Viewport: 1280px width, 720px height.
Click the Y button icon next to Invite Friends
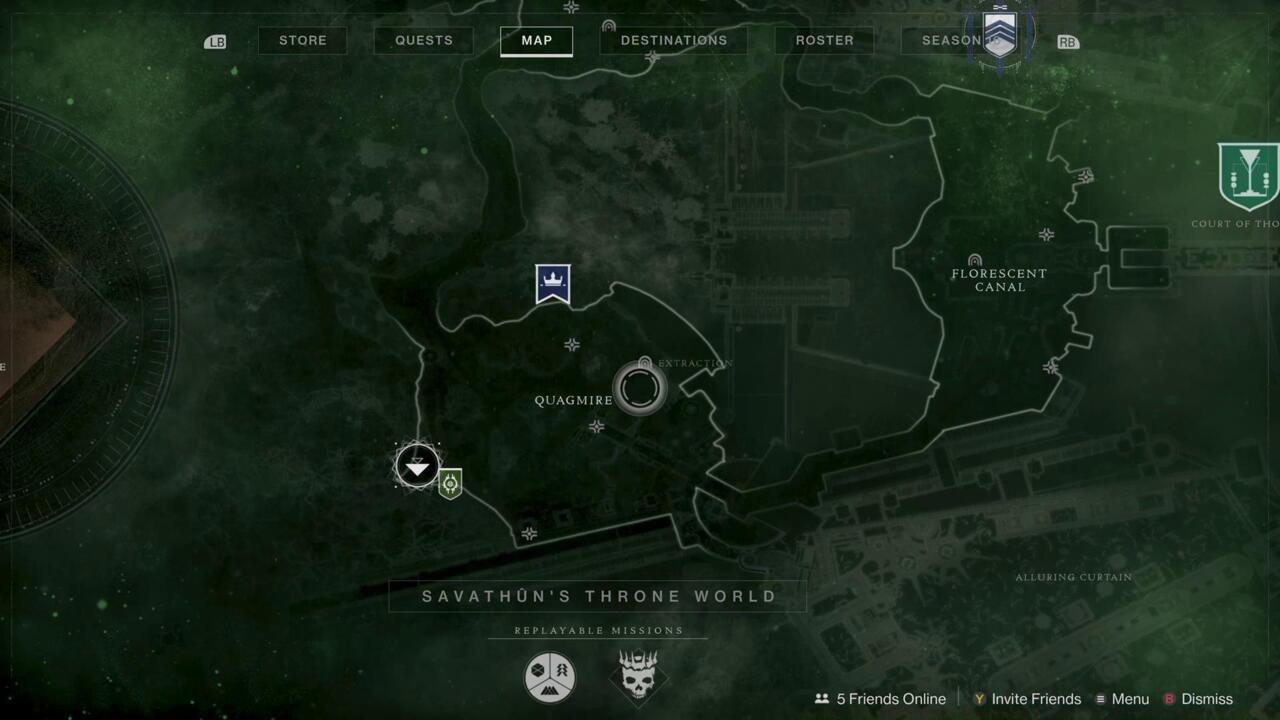pyautogui.click(x=981, y=699)
